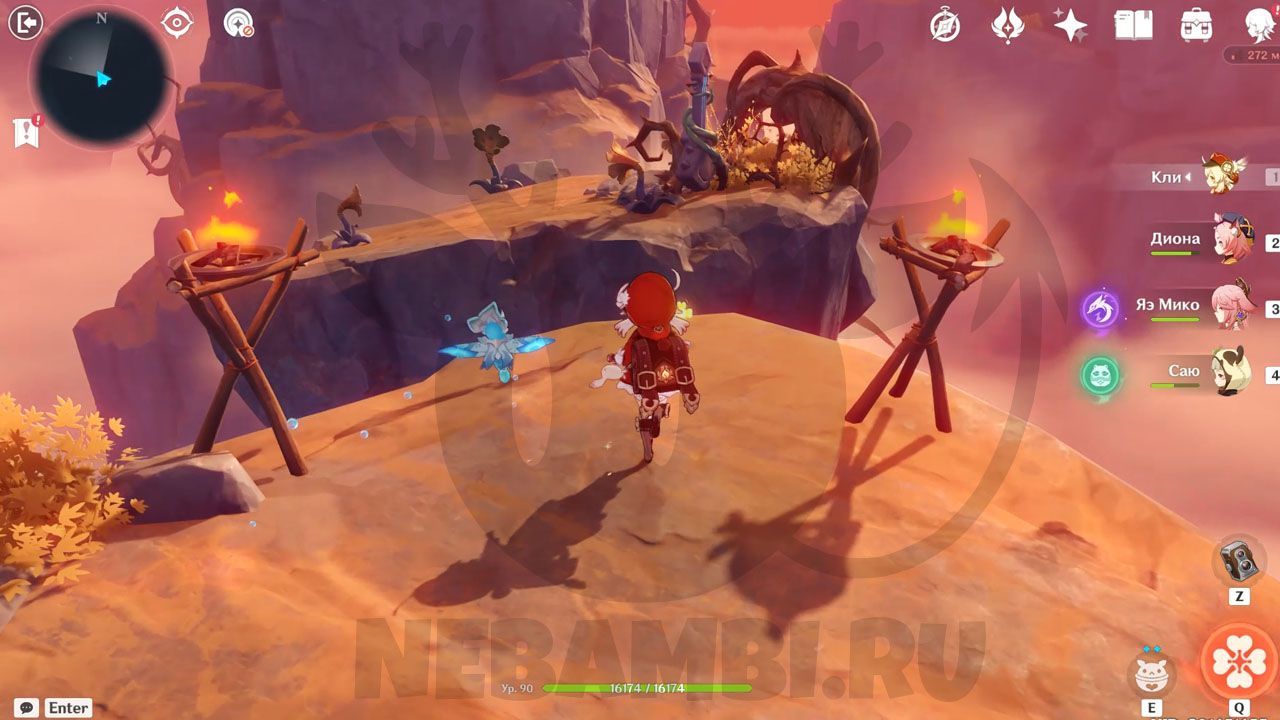The width and height of the screenshot is (1280, 720).
Task: Switch to party member Яэ Мико
Action: tap(1230, 306)
